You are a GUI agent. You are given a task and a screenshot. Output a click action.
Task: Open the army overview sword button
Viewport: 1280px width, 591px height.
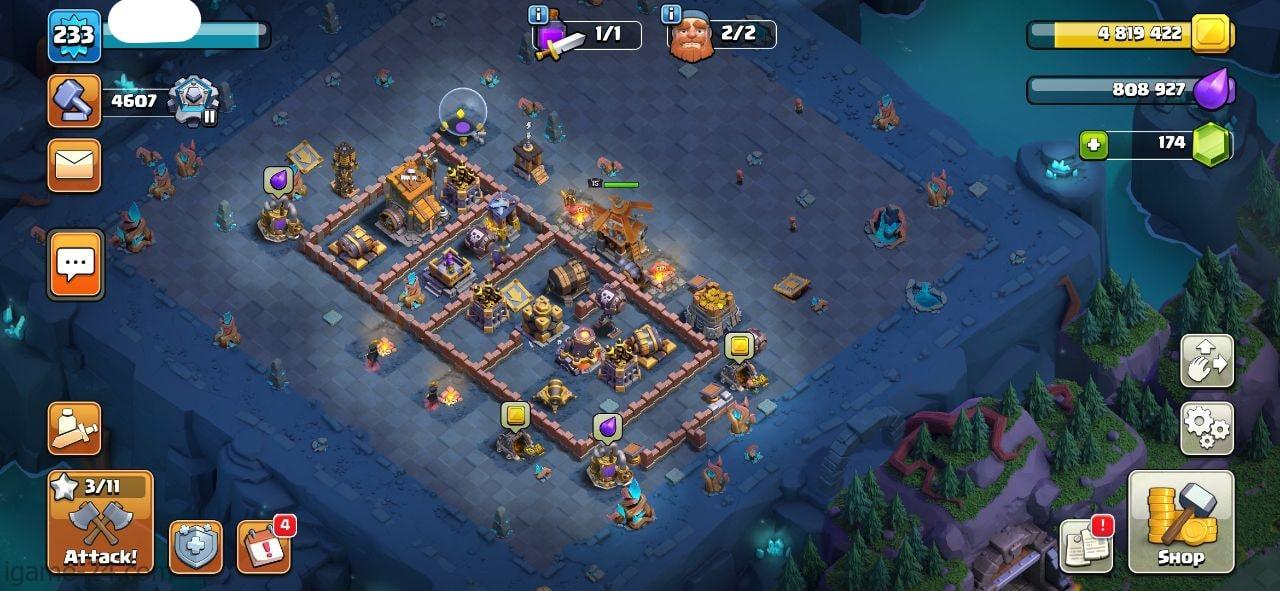pos(74,429)
